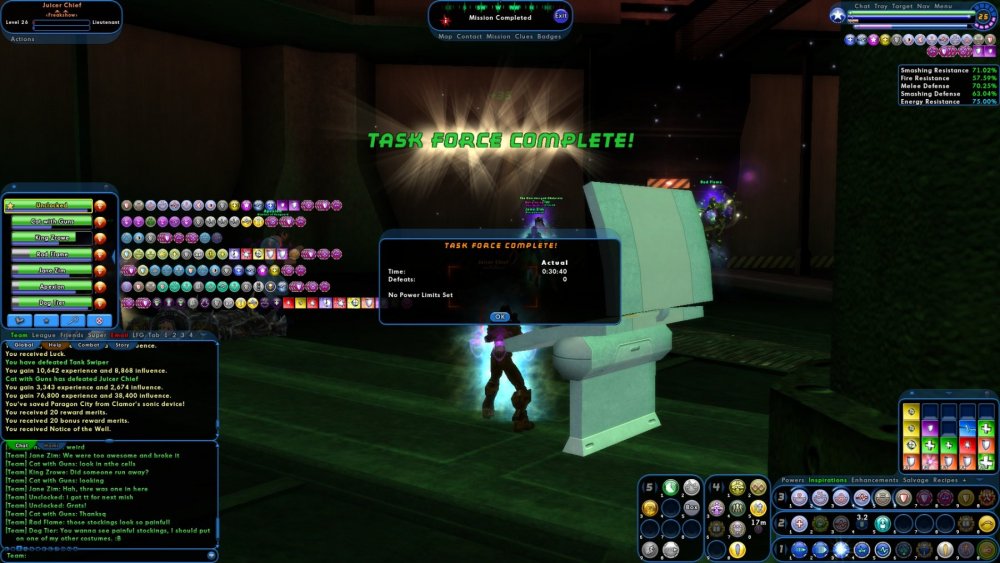Click the chat input field
Image resolution: width=1000 pixels, height=563 pixels.
click(x=110, y=554)
